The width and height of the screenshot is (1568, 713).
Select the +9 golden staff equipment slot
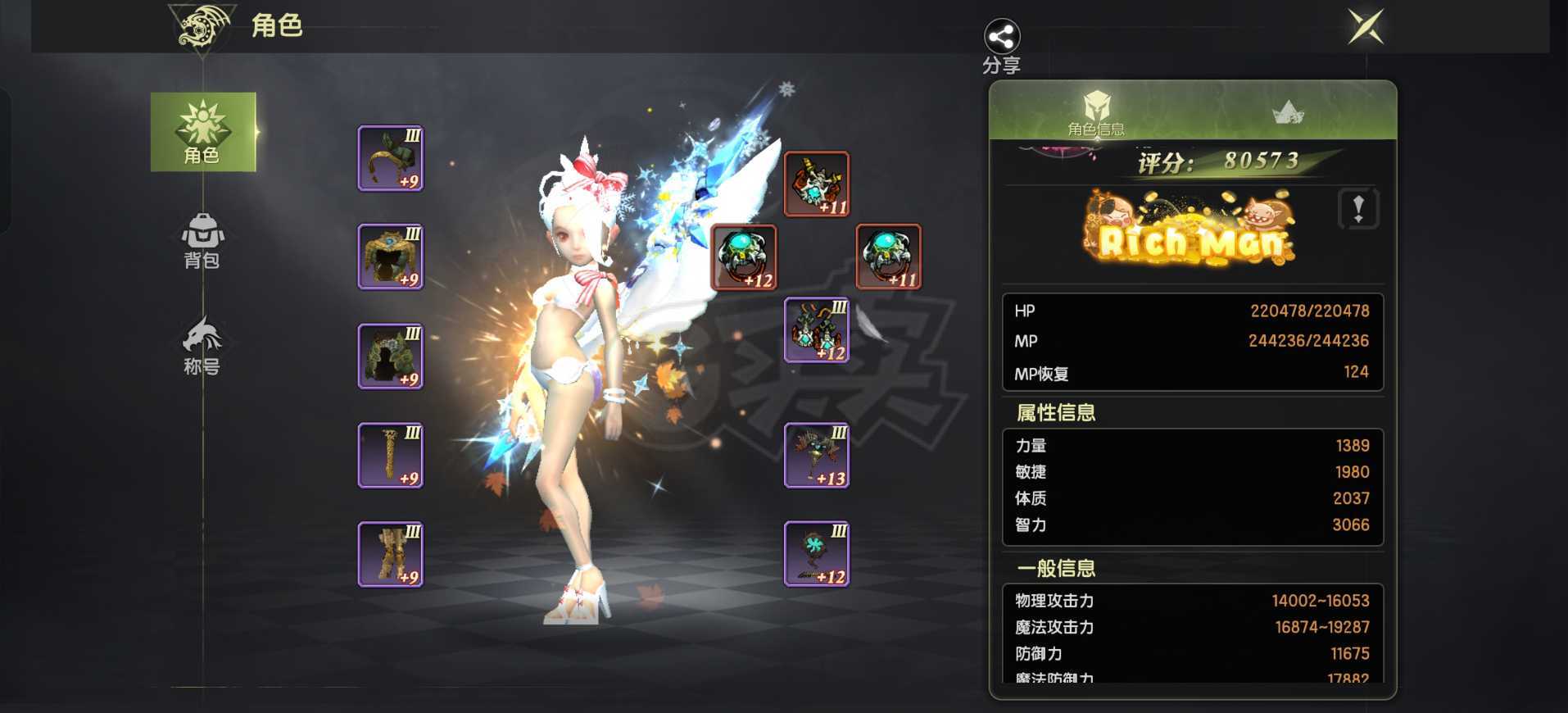tap(390, 454)
